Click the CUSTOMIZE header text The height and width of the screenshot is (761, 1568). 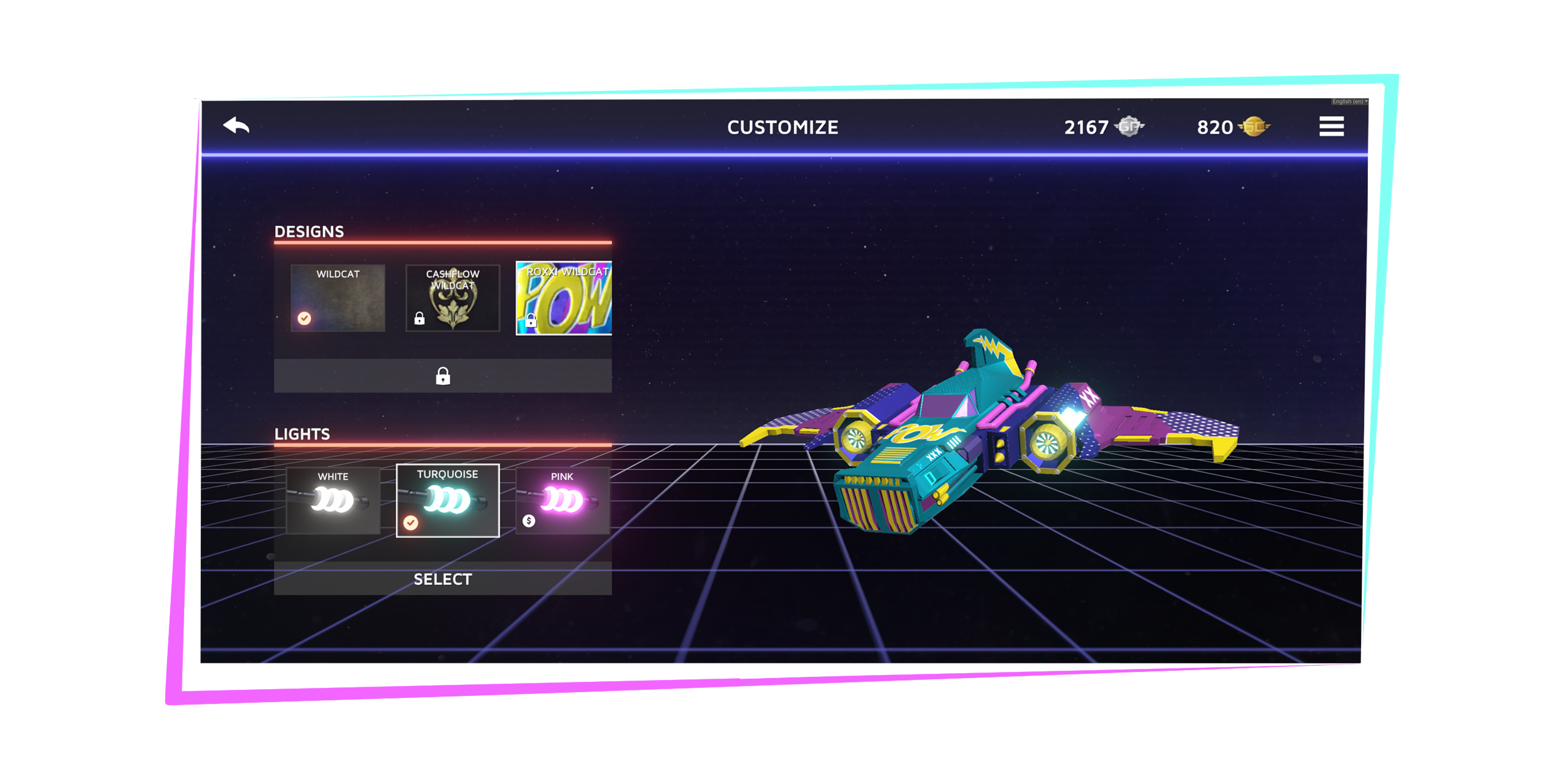pos(782,128)
